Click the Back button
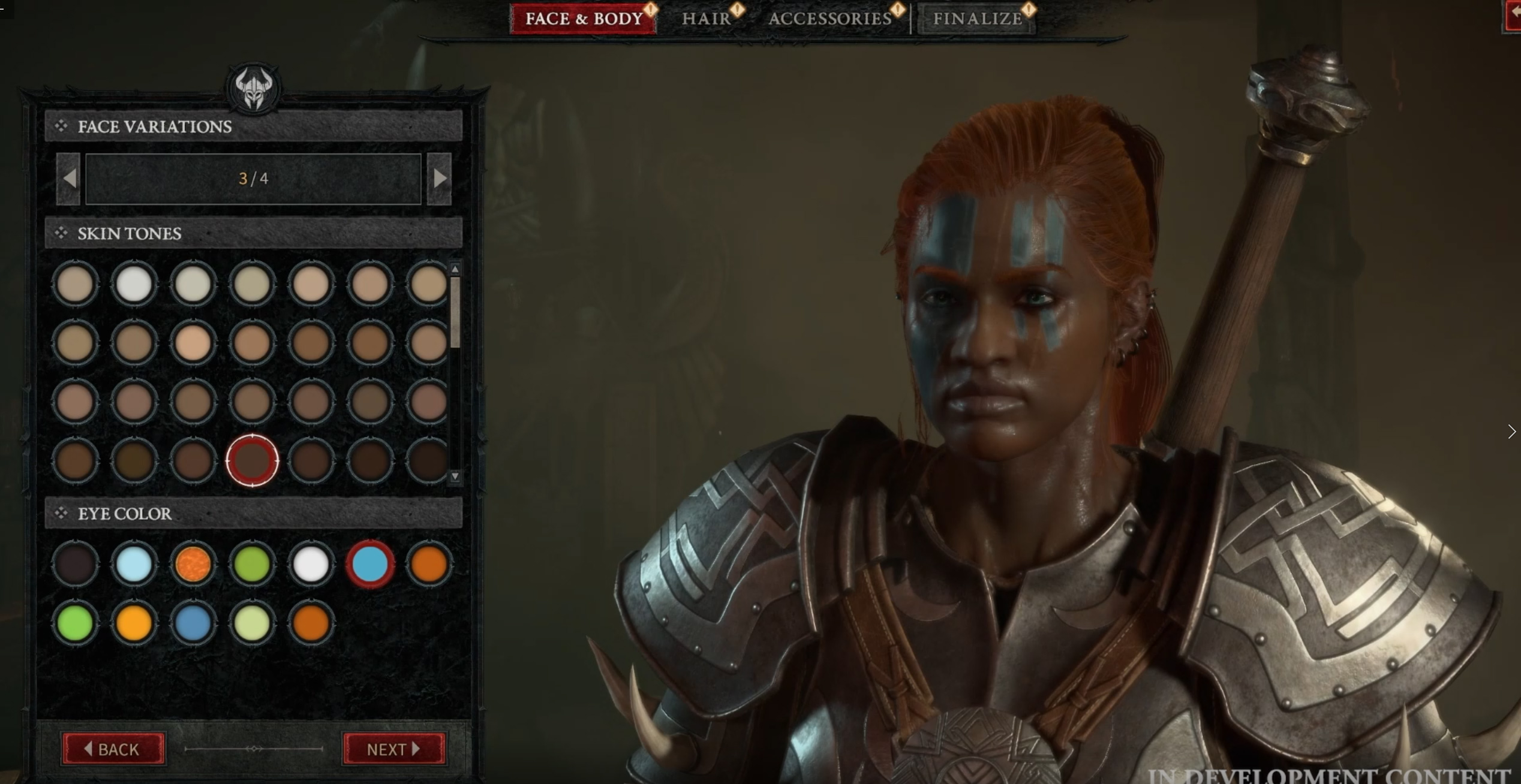Viewport: 1521px width, 784px height. pyautogui.click(x=113, y=749)
